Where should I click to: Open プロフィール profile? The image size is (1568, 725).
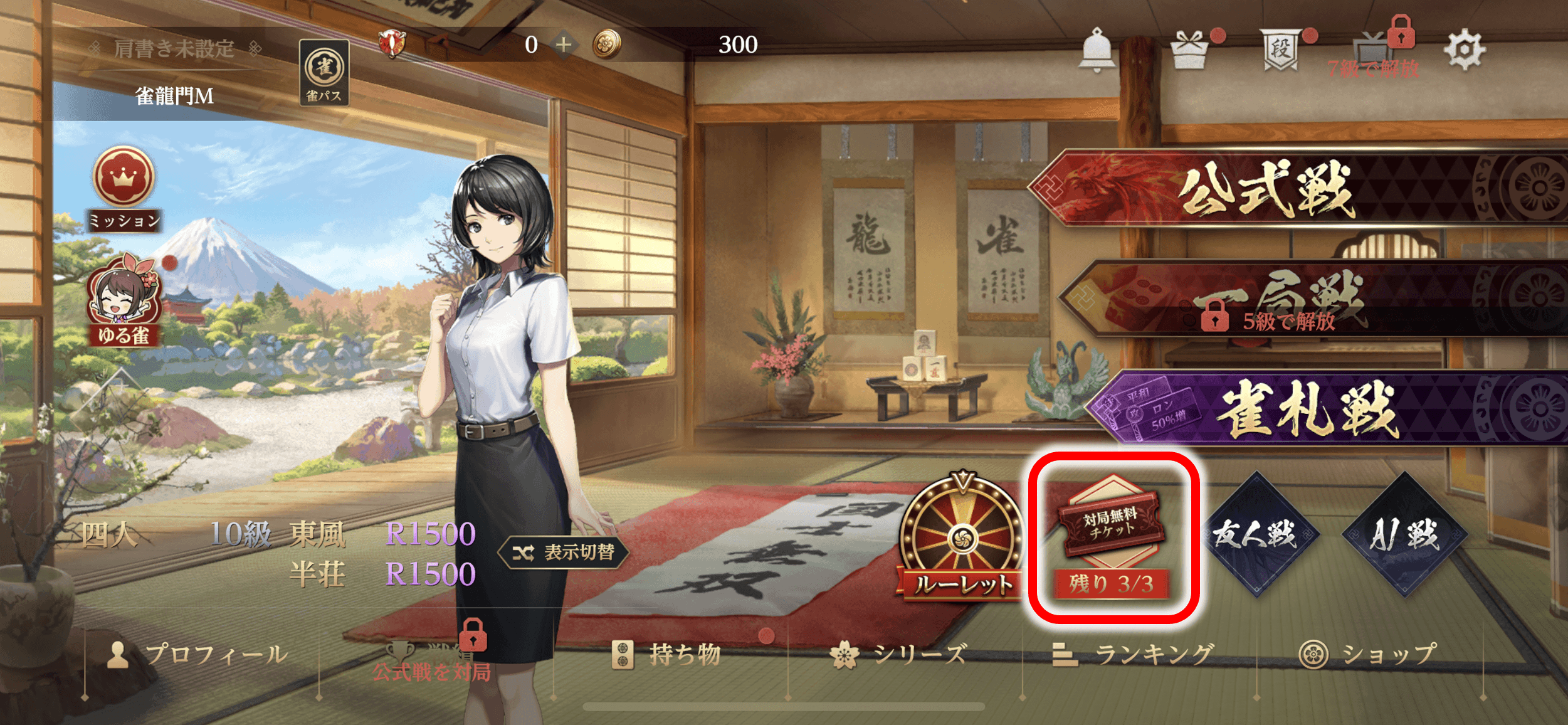198,655
